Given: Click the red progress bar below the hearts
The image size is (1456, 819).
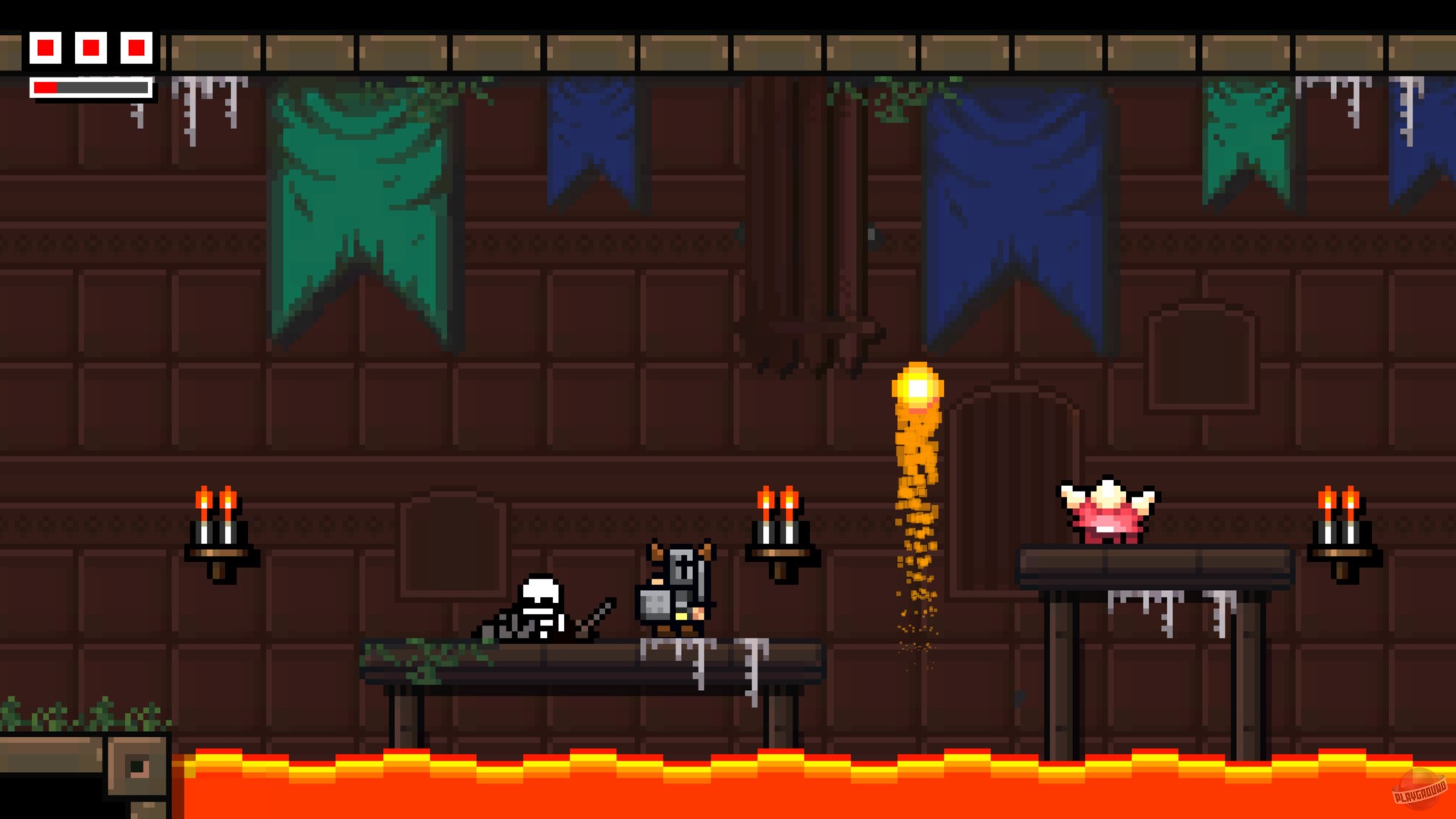Looking at the screenshot, I should [45, 86].
